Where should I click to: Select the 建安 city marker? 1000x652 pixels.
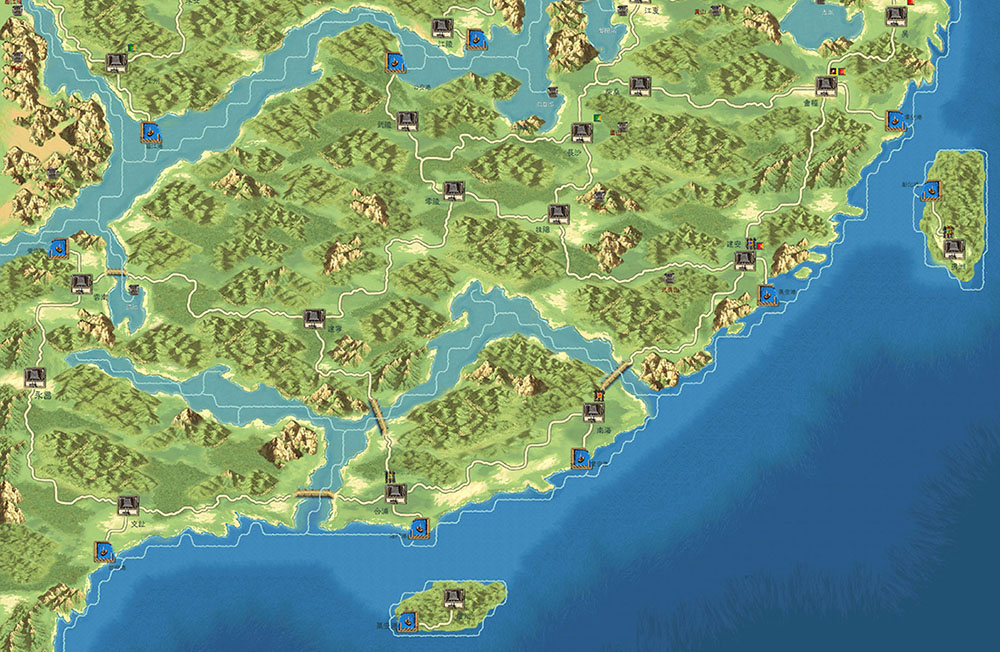coord(744,260)
